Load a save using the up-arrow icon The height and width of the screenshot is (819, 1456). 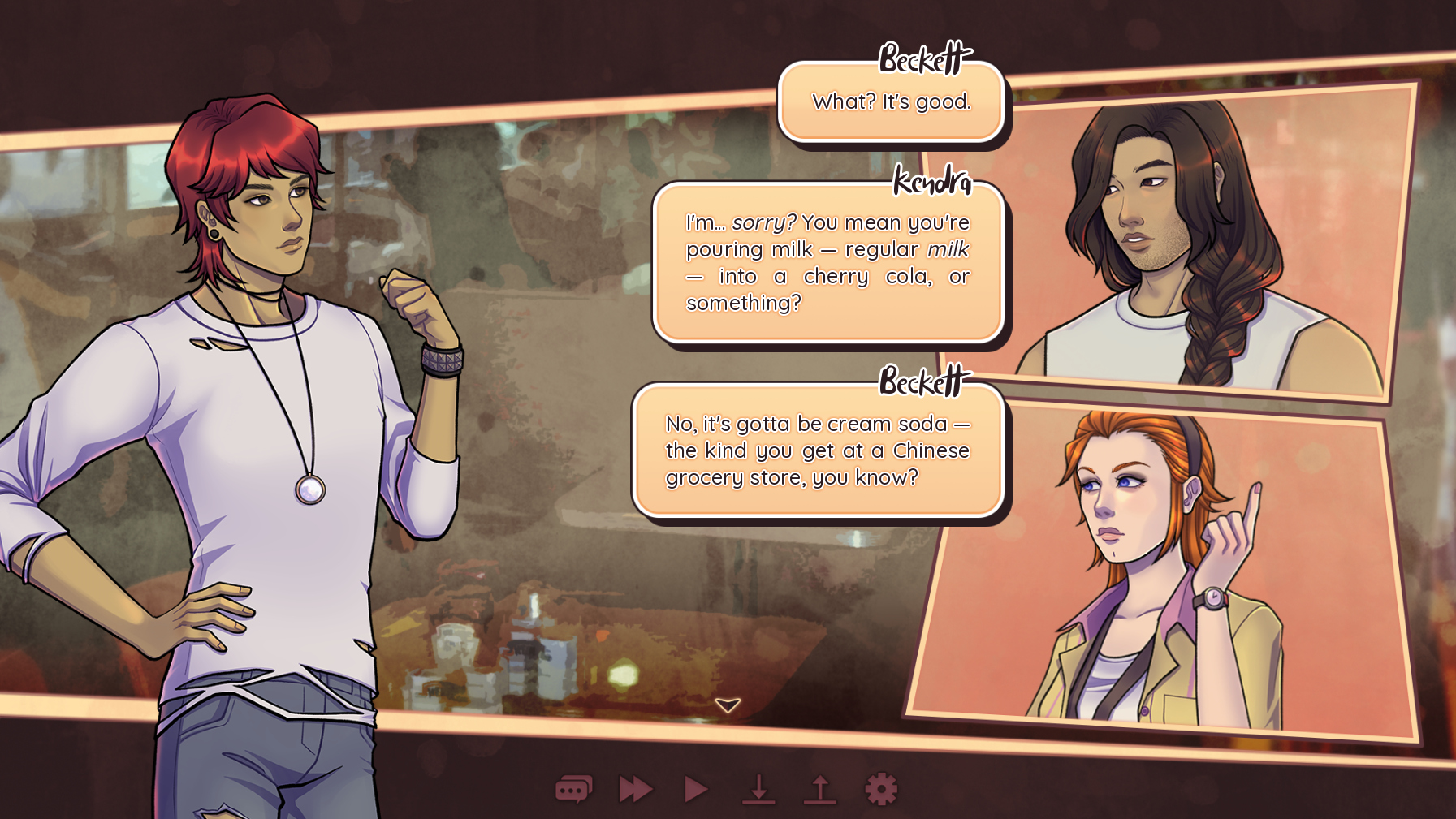pos(820,789)
